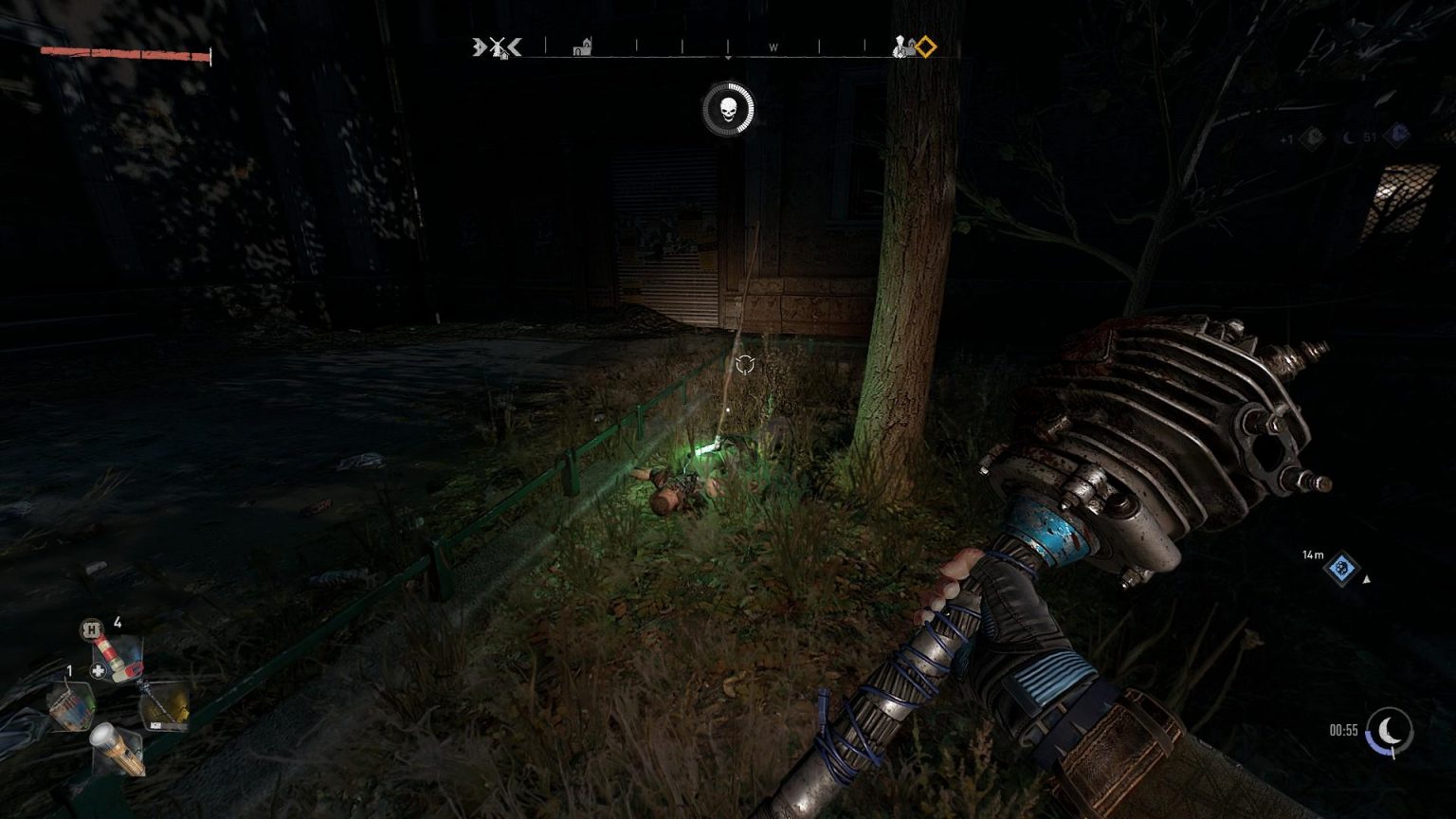Select the windmill icon on the compass bar
1456x819 pixels.
497,47
